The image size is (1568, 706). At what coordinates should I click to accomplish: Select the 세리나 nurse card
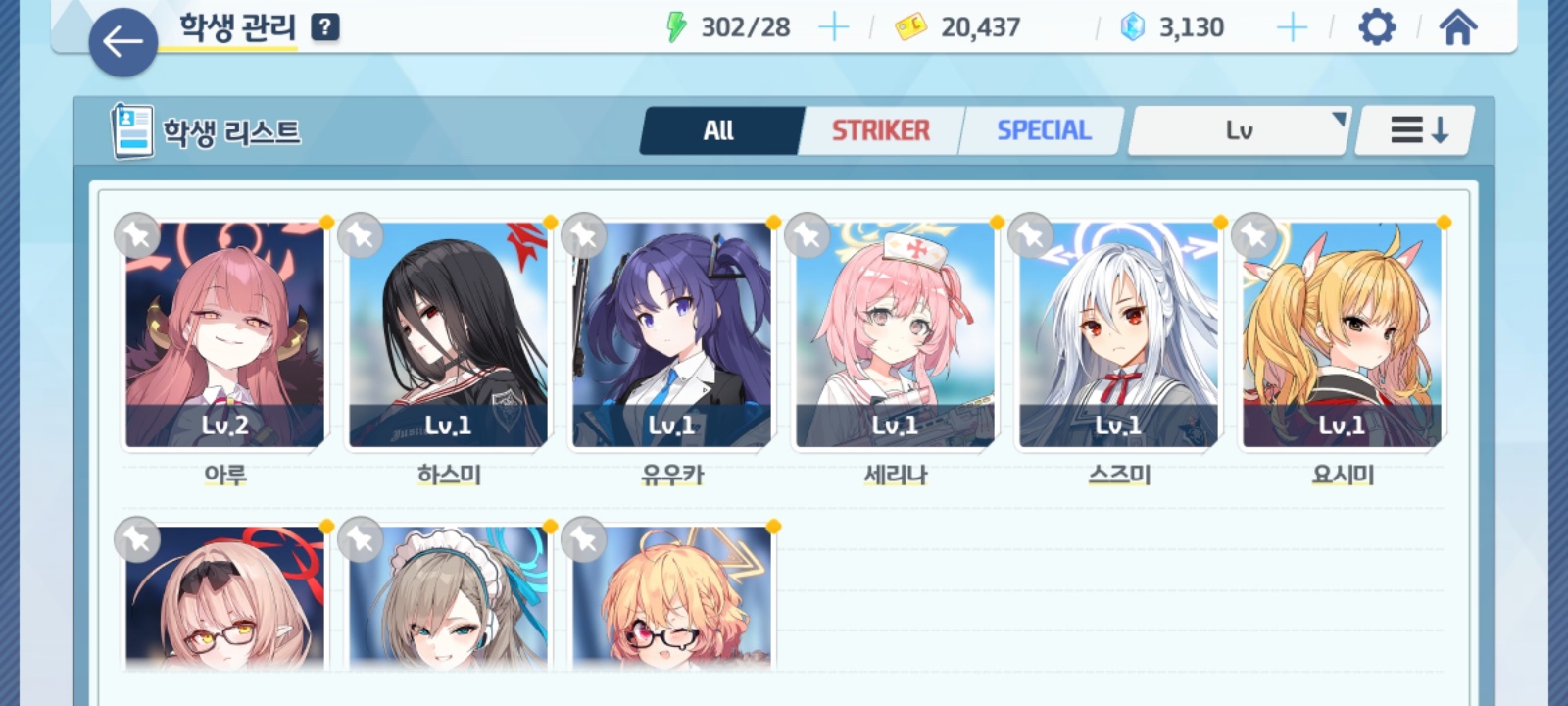(x=896, y=335)
